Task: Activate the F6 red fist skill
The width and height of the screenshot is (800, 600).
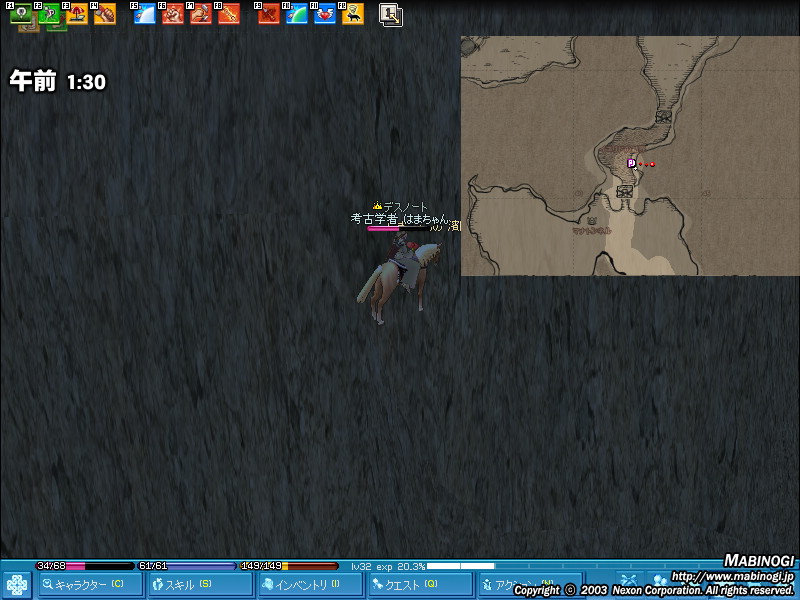Action: [x=173, y=14]
